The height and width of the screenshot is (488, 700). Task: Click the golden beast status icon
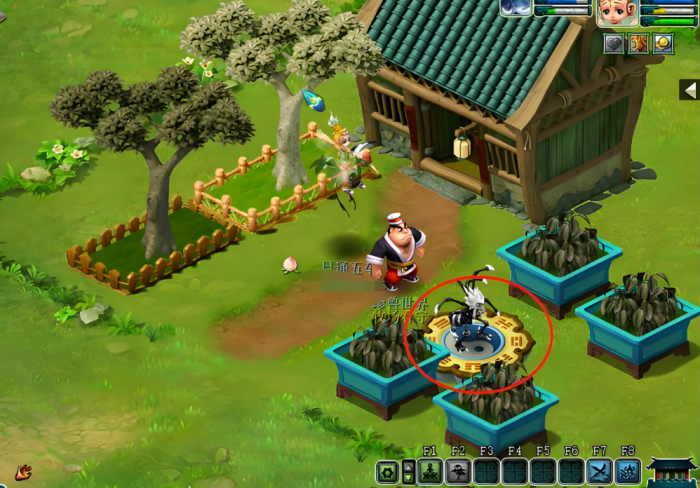(638, 43)
